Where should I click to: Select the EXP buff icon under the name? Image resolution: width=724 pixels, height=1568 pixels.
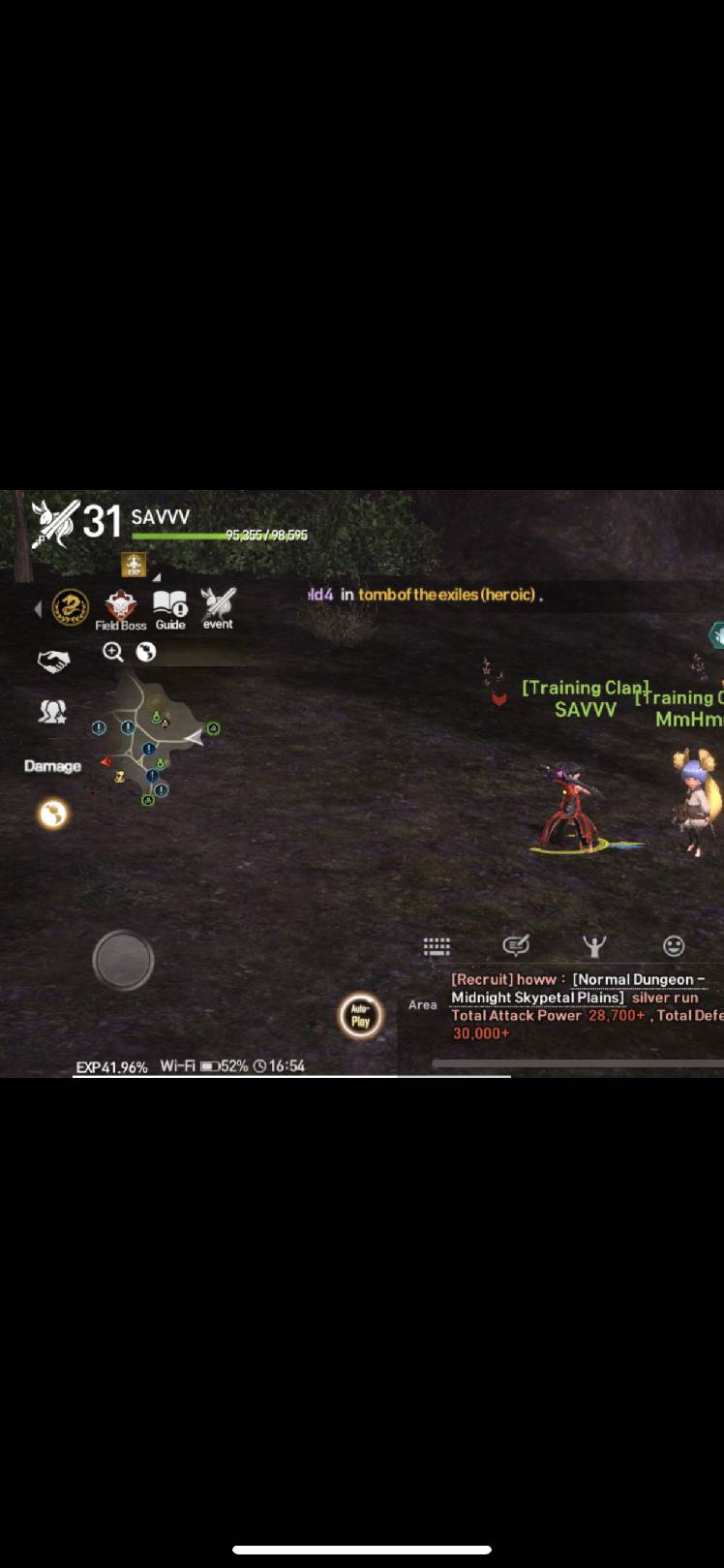click(x=134, y=564)
